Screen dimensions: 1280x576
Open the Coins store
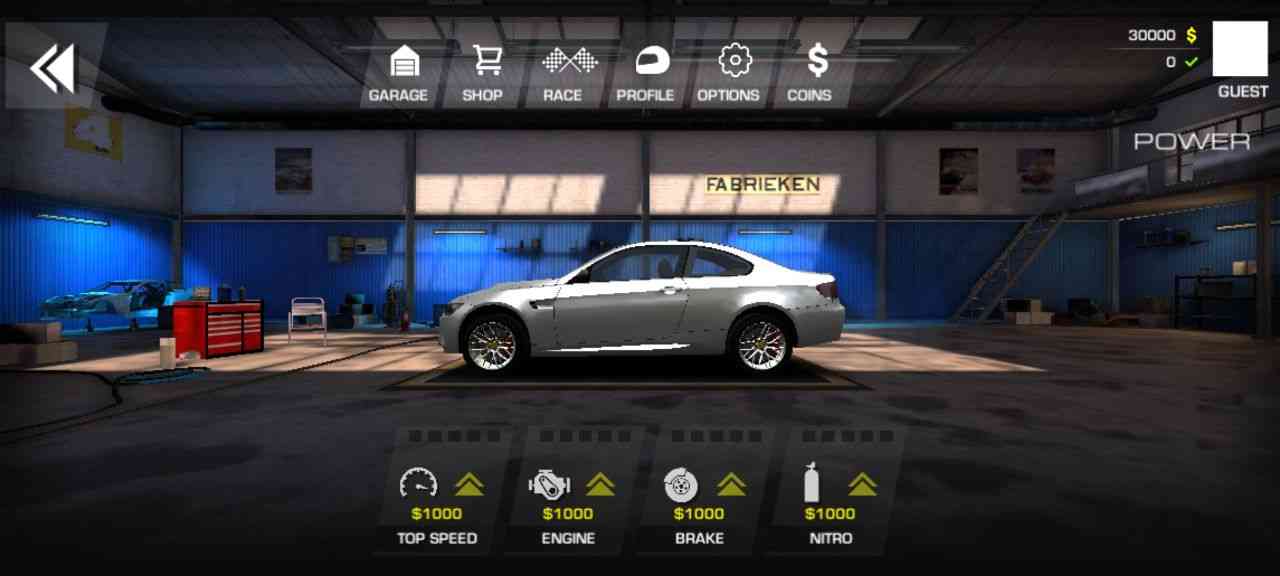811,74
